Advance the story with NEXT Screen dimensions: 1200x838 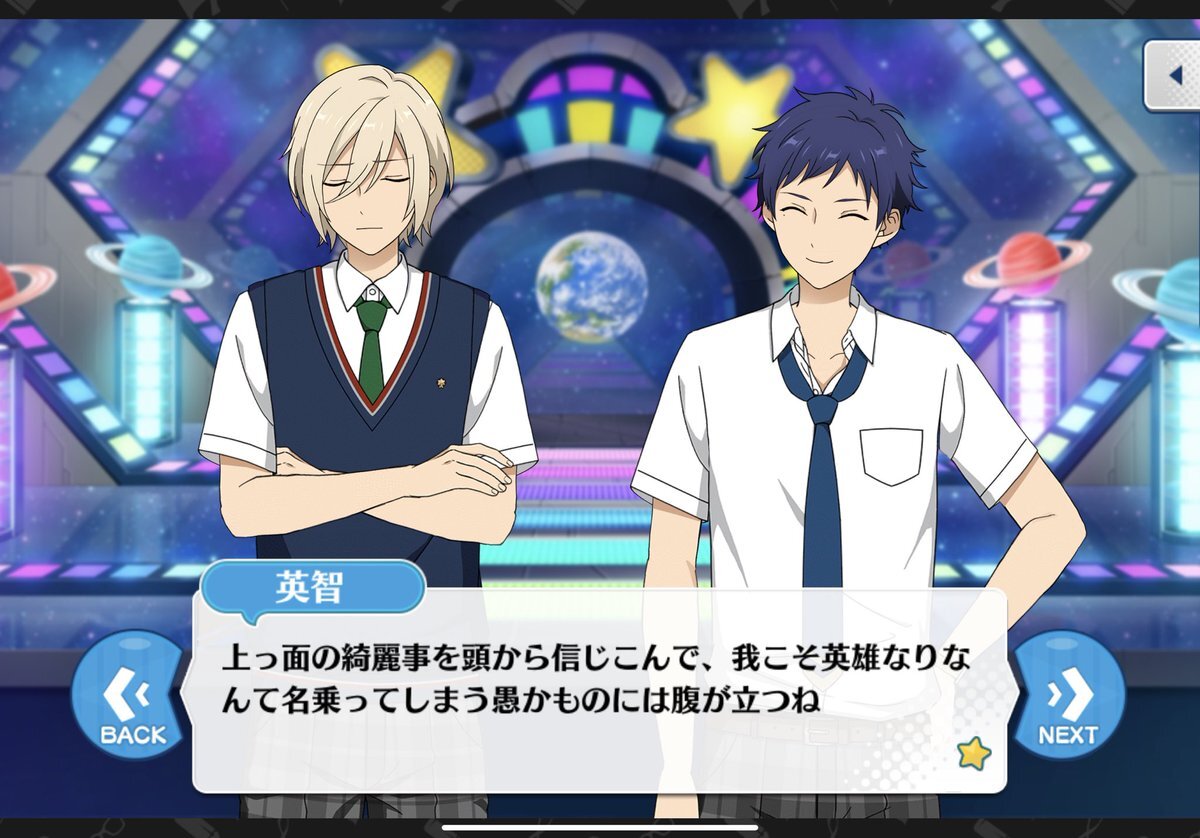tap(1068, 700)
